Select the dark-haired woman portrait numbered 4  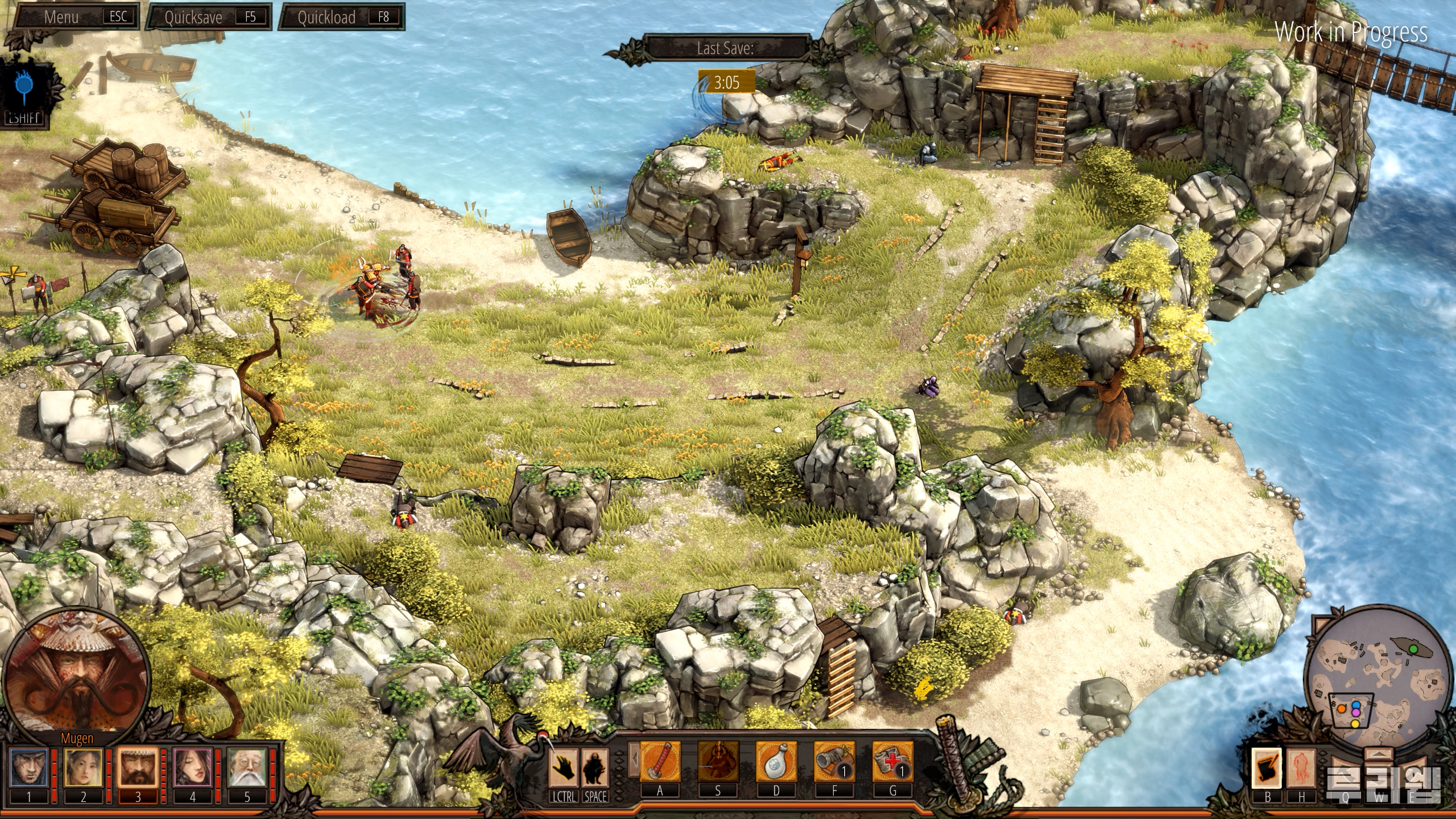coord(192,767)
